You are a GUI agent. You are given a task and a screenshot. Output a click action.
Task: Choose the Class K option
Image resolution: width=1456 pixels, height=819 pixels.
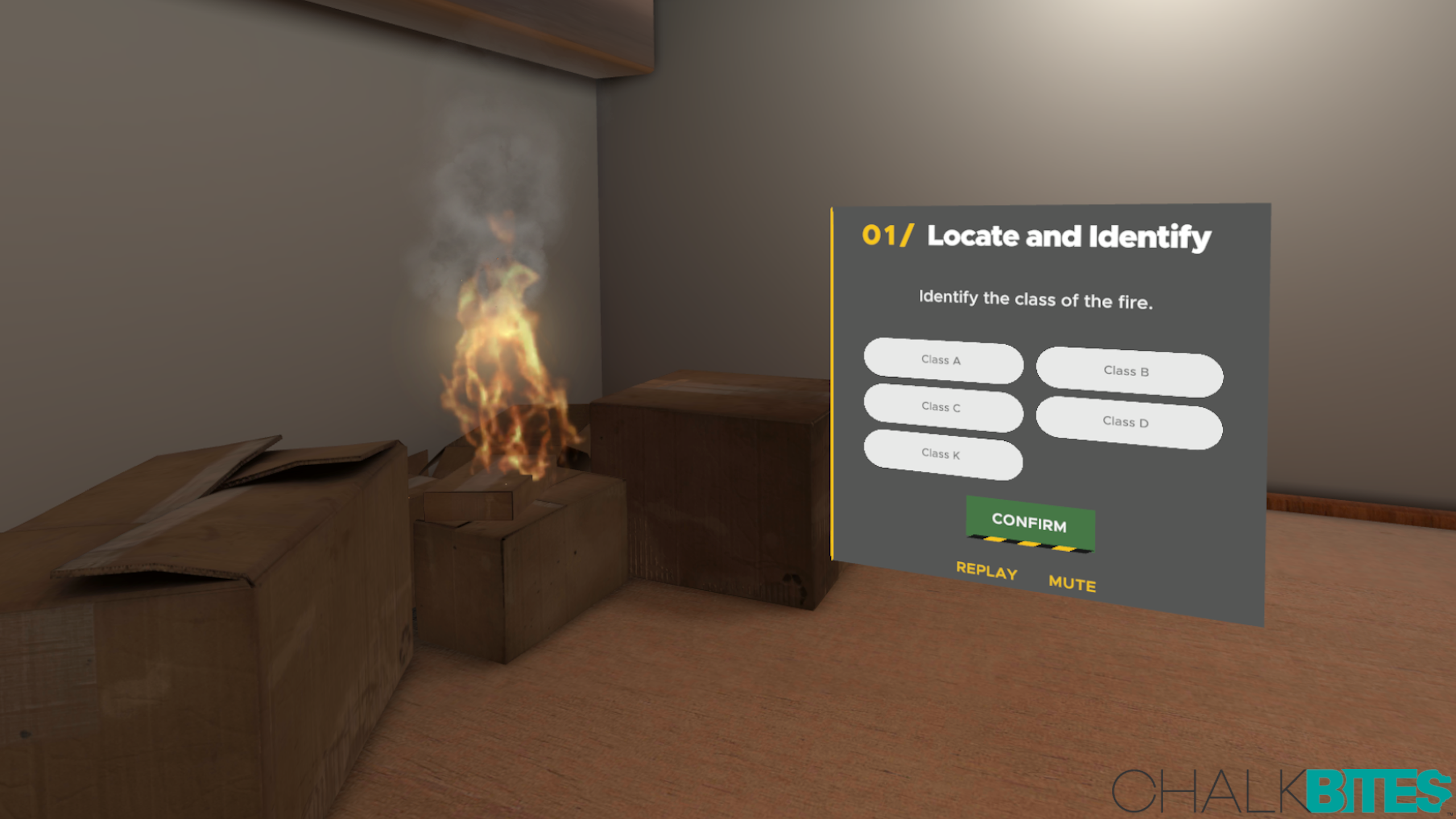click(x=942, y=454)
